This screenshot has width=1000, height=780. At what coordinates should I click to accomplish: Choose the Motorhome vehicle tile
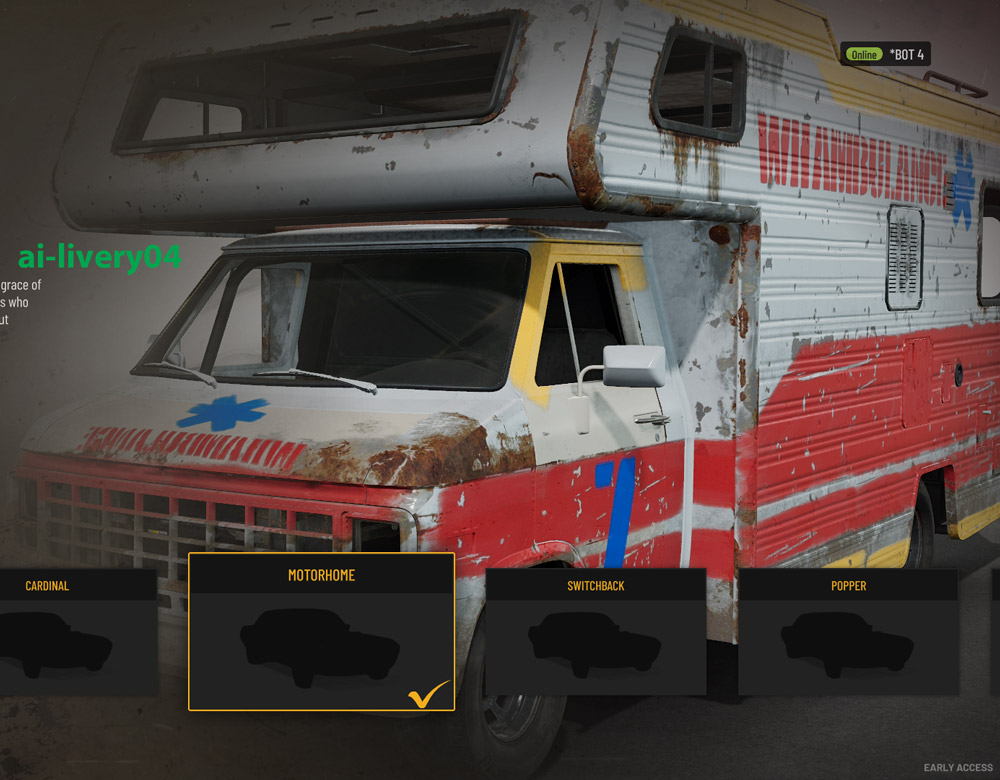tap(321, 632)
